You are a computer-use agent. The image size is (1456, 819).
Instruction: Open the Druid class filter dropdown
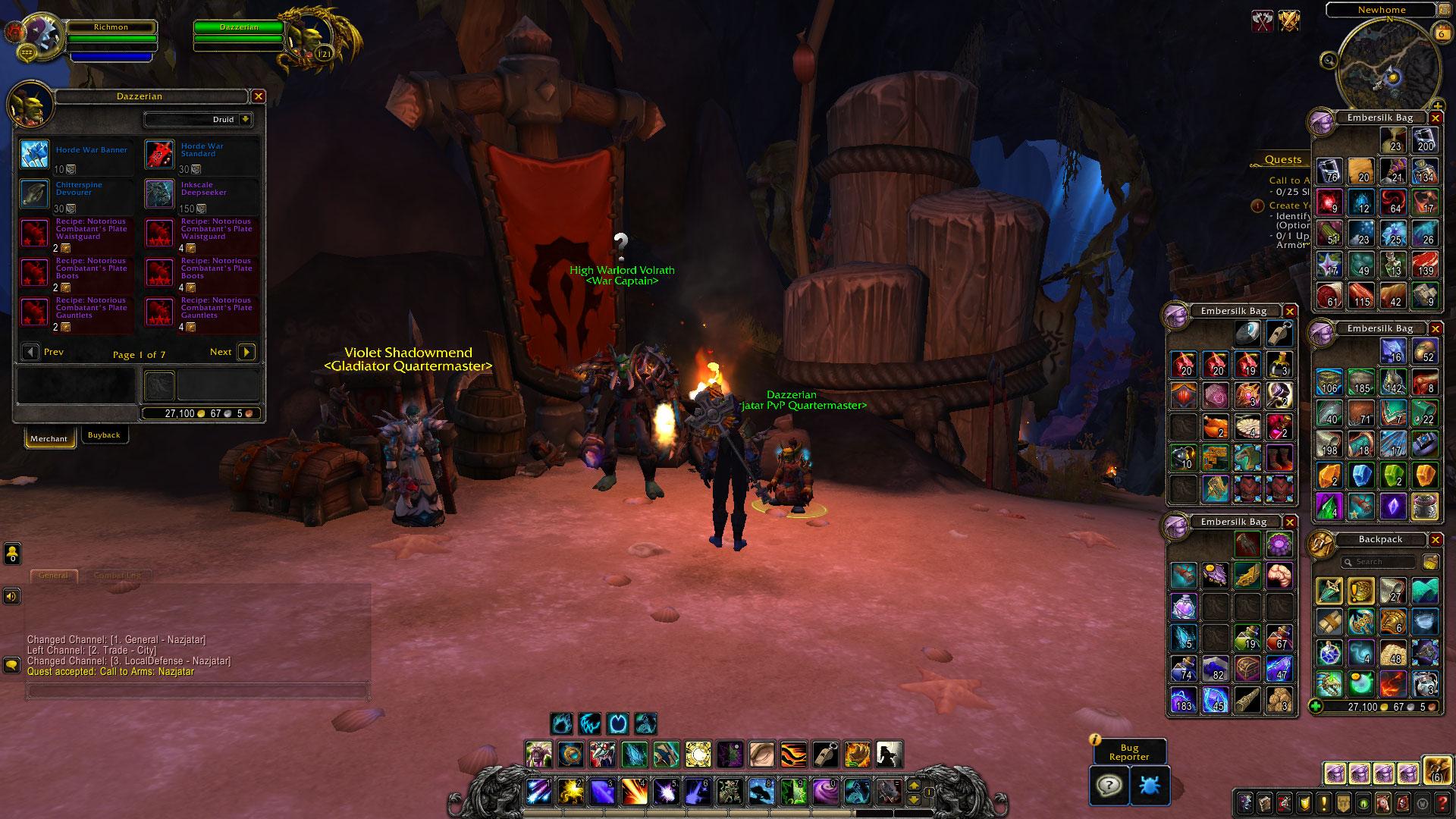245,119
